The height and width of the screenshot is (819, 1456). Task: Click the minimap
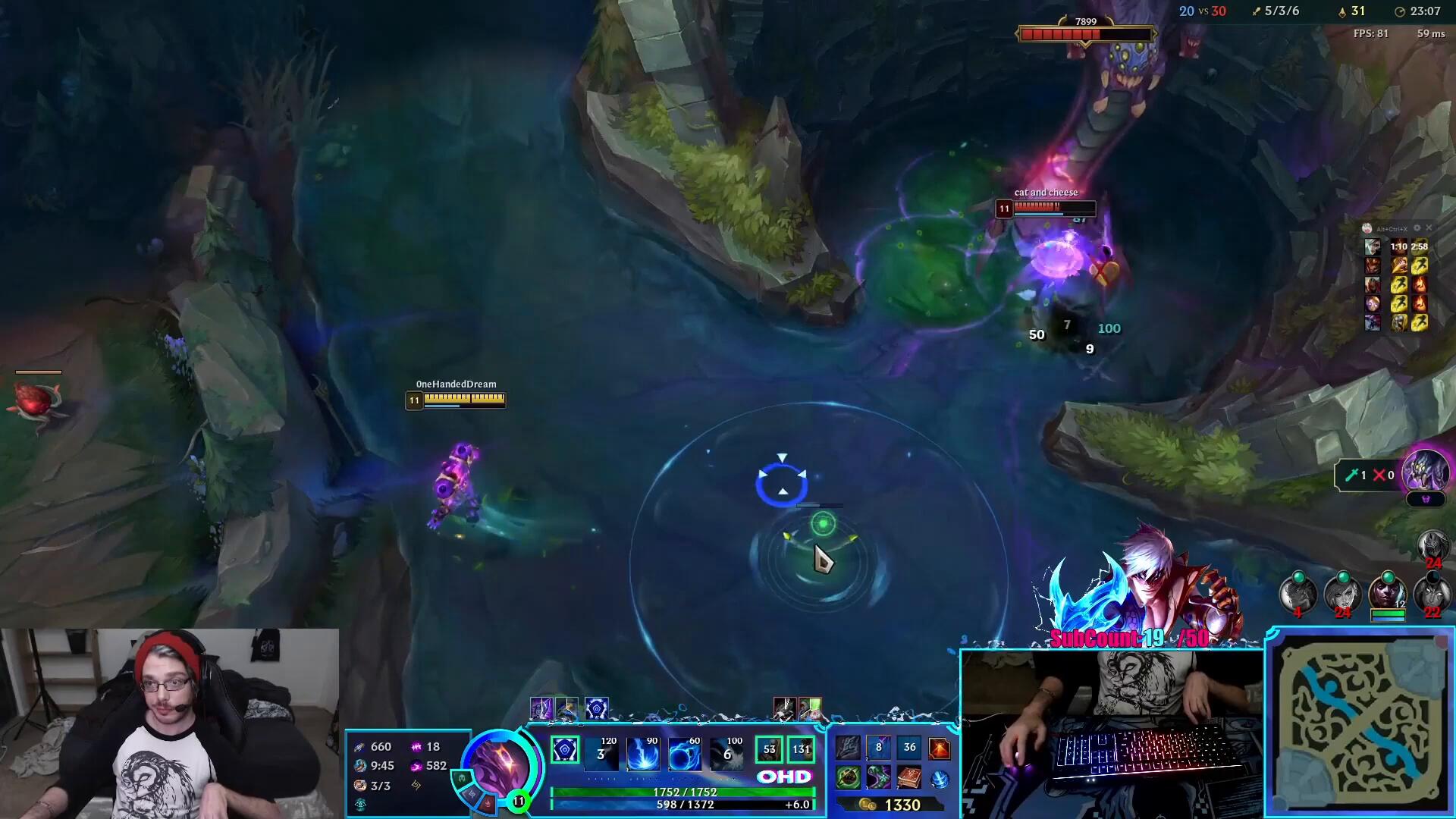(x=1360, y=726)
